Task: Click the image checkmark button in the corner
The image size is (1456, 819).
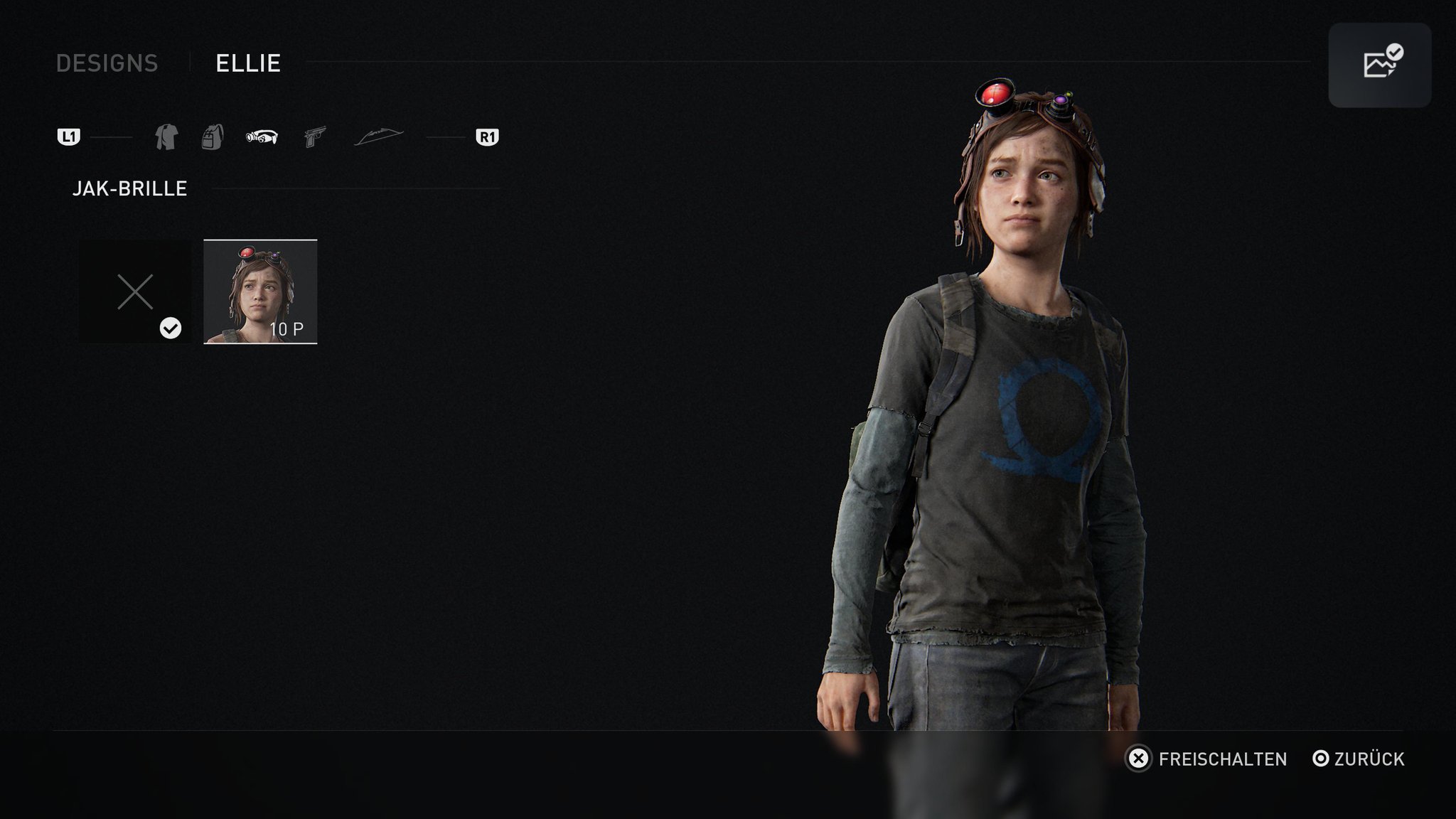Action: pos(1379,65)
